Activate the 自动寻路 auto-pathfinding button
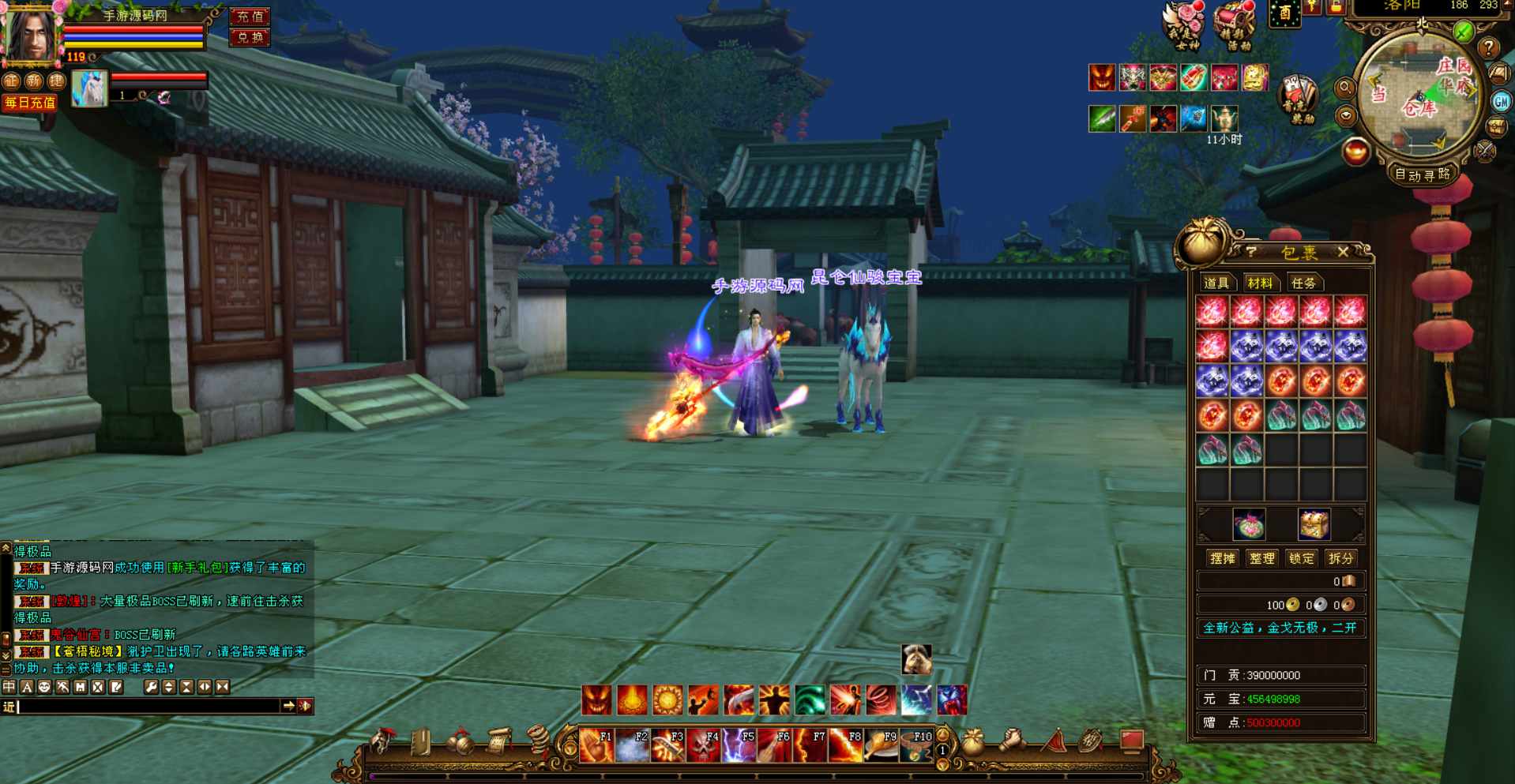Image resolution: width=1515 pixels, height=784 pixels. (x=1422, y=174)
